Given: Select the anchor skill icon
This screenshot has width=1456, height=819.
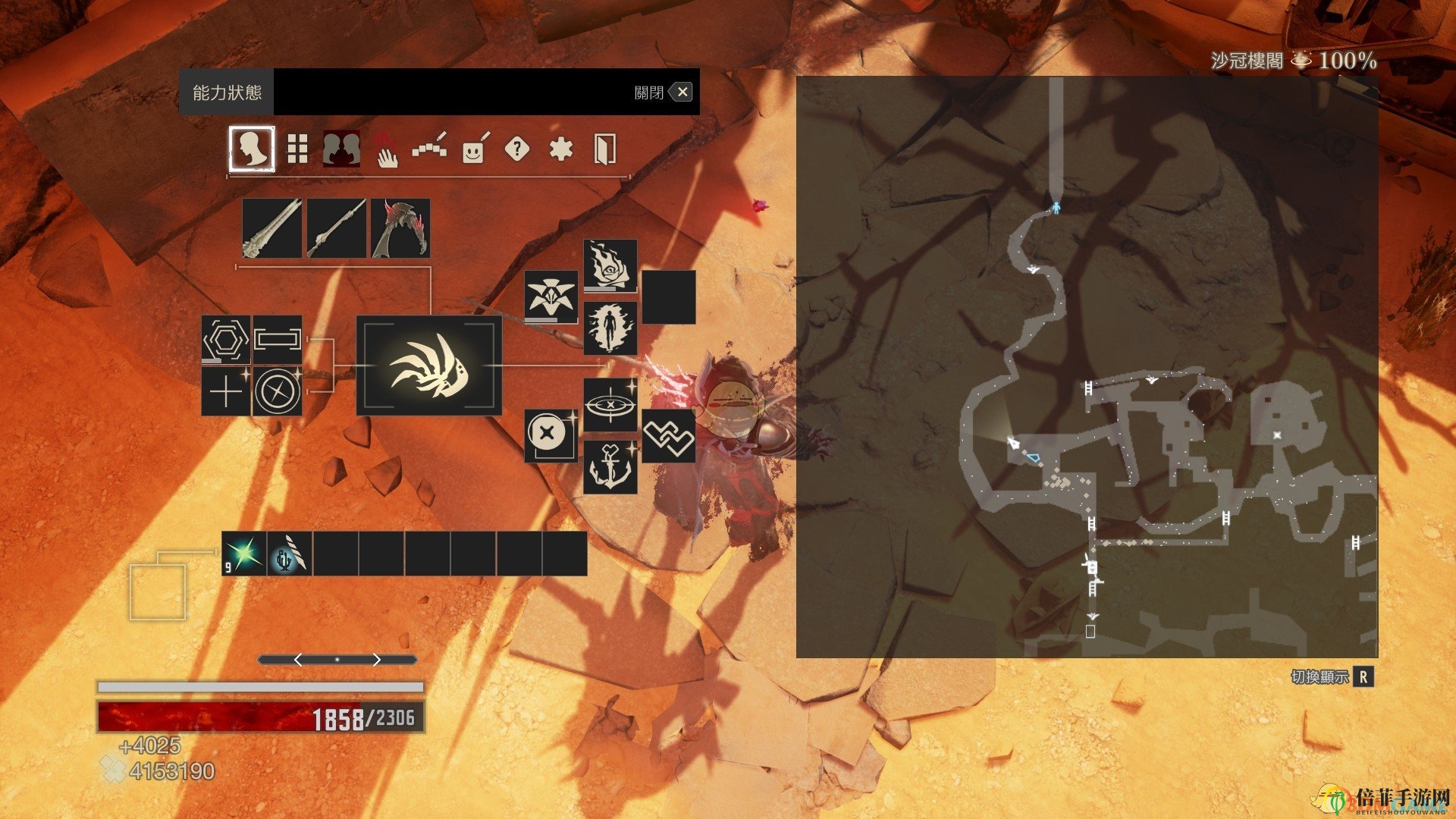Looking at the screenshot, I should coord(610,467).
